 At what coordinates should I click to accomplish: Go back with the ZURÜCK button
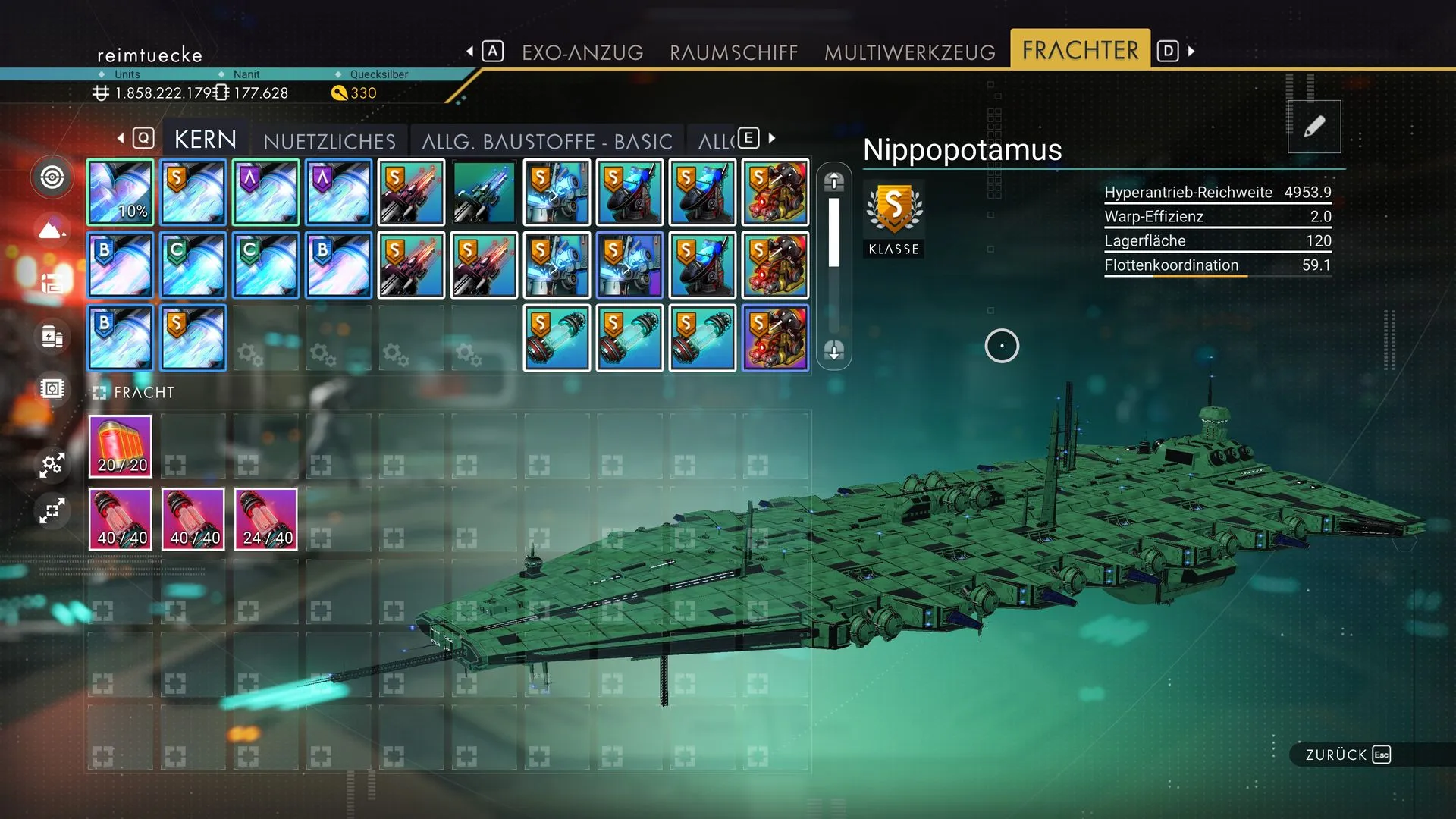point(1347,755)
